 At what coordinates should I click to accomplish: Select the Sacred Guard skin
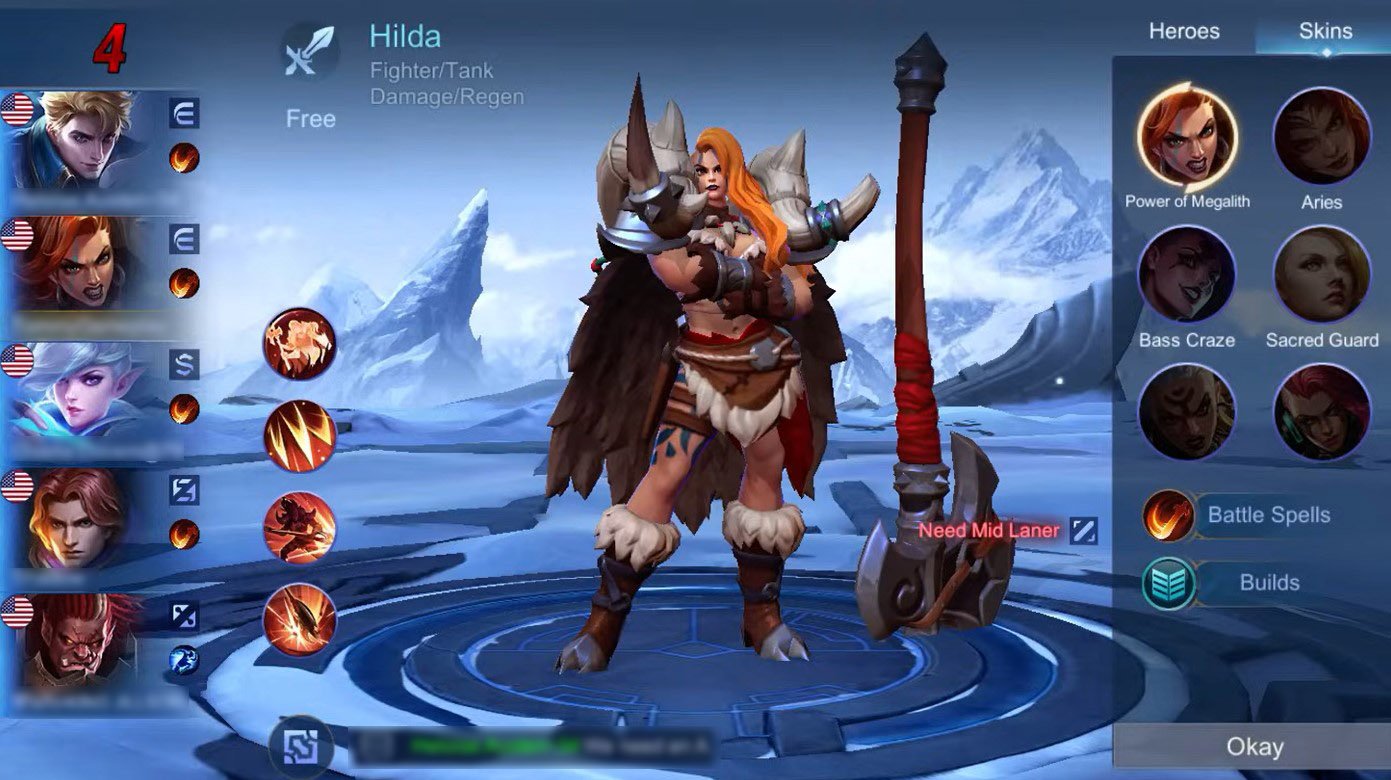[x=1321, y=275]
